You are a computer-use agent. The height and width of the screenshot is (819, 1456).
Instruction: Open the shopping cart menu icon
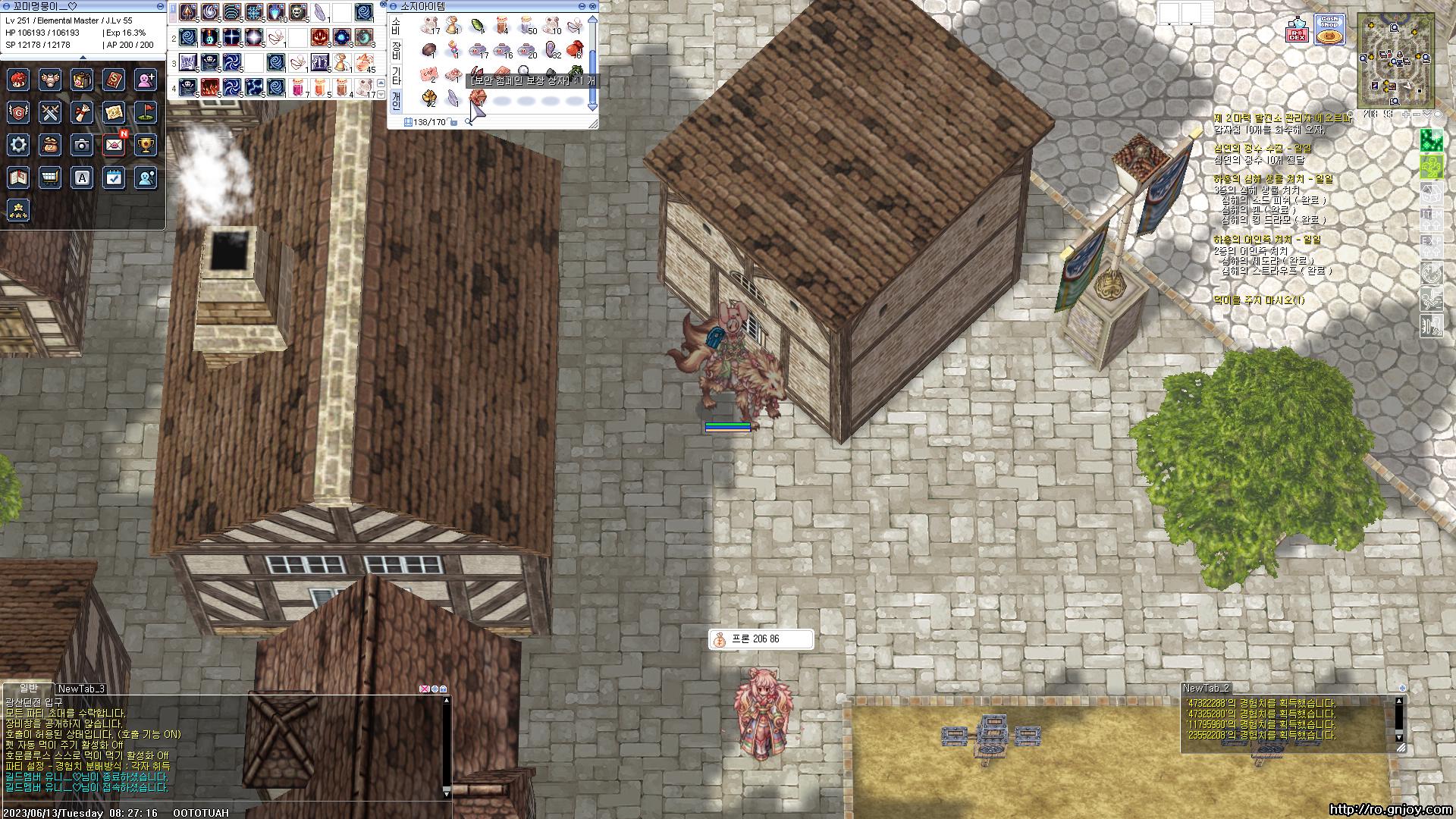[x=50, y=177]
